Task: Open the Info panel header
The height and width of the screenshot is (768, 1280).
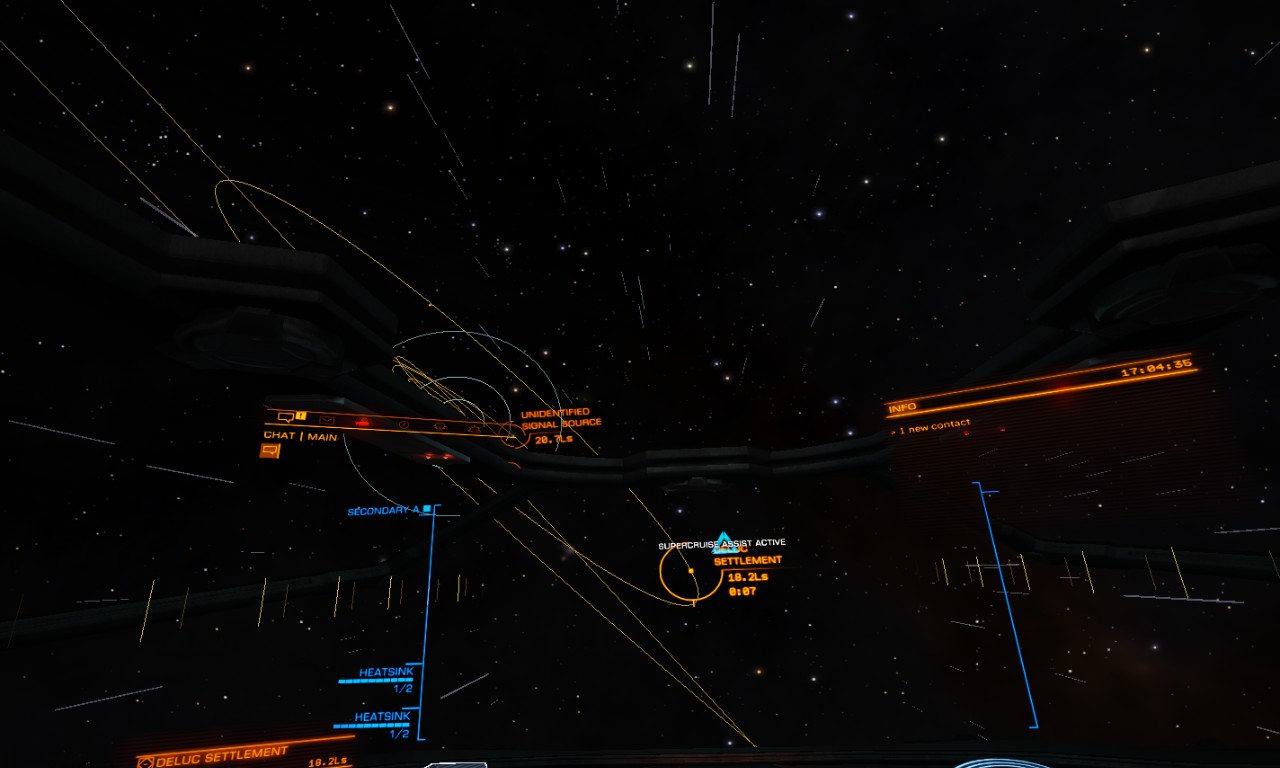Action: tap(903, 408)
